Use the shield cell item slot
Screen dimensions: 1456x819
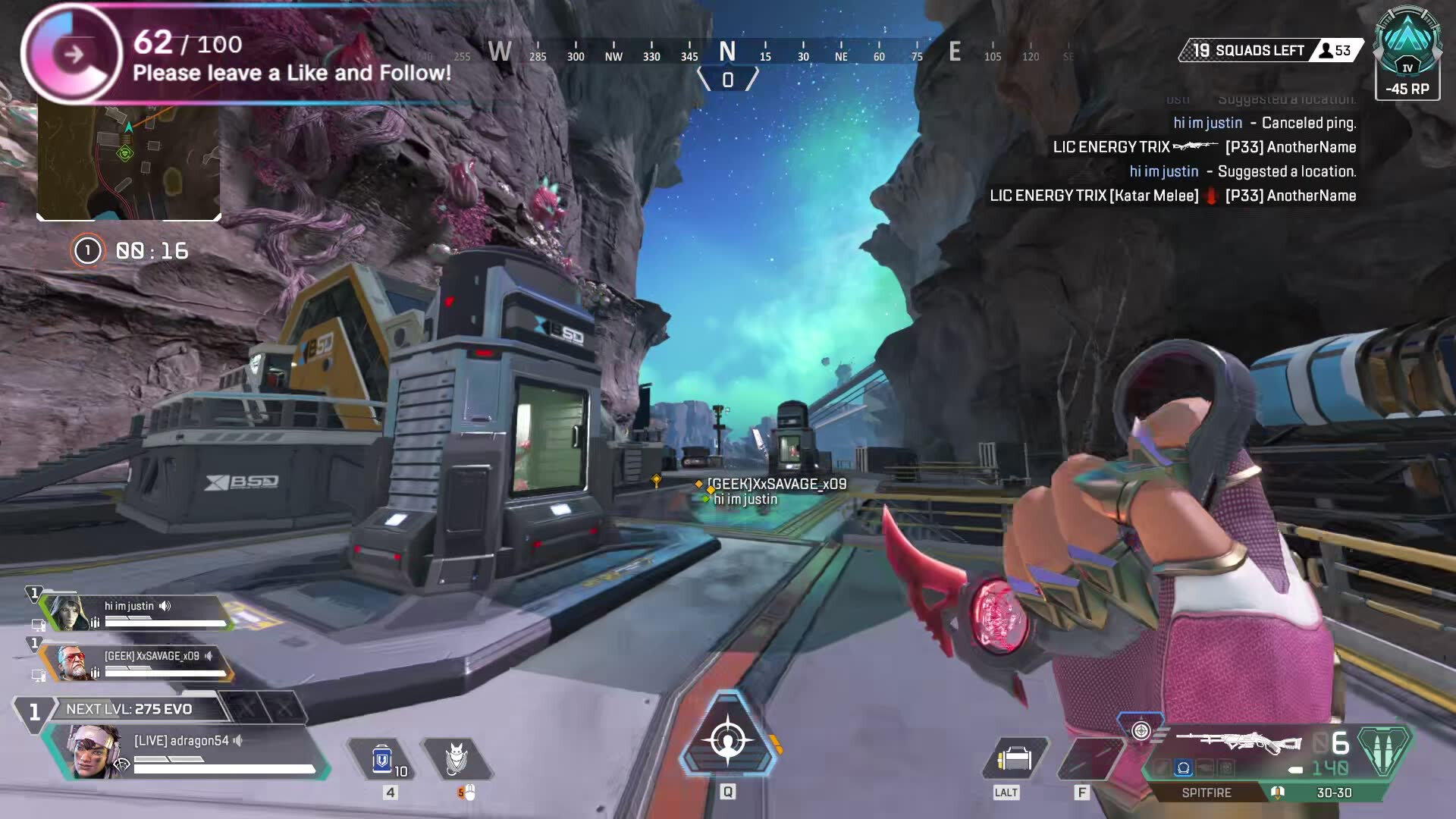(382, 759)
